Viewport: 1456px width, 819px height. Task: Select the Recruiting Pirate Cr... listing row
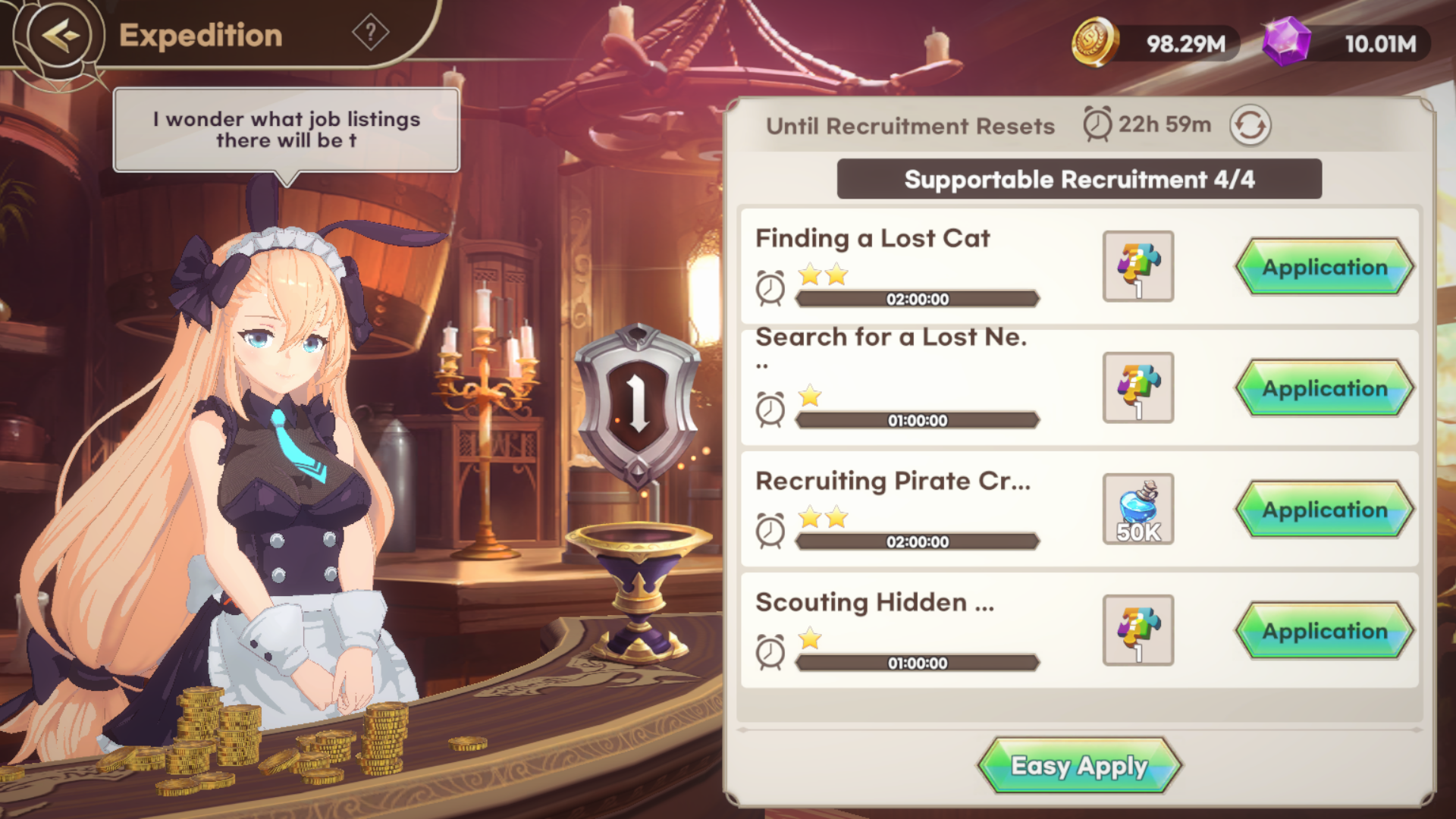(910, 510)
